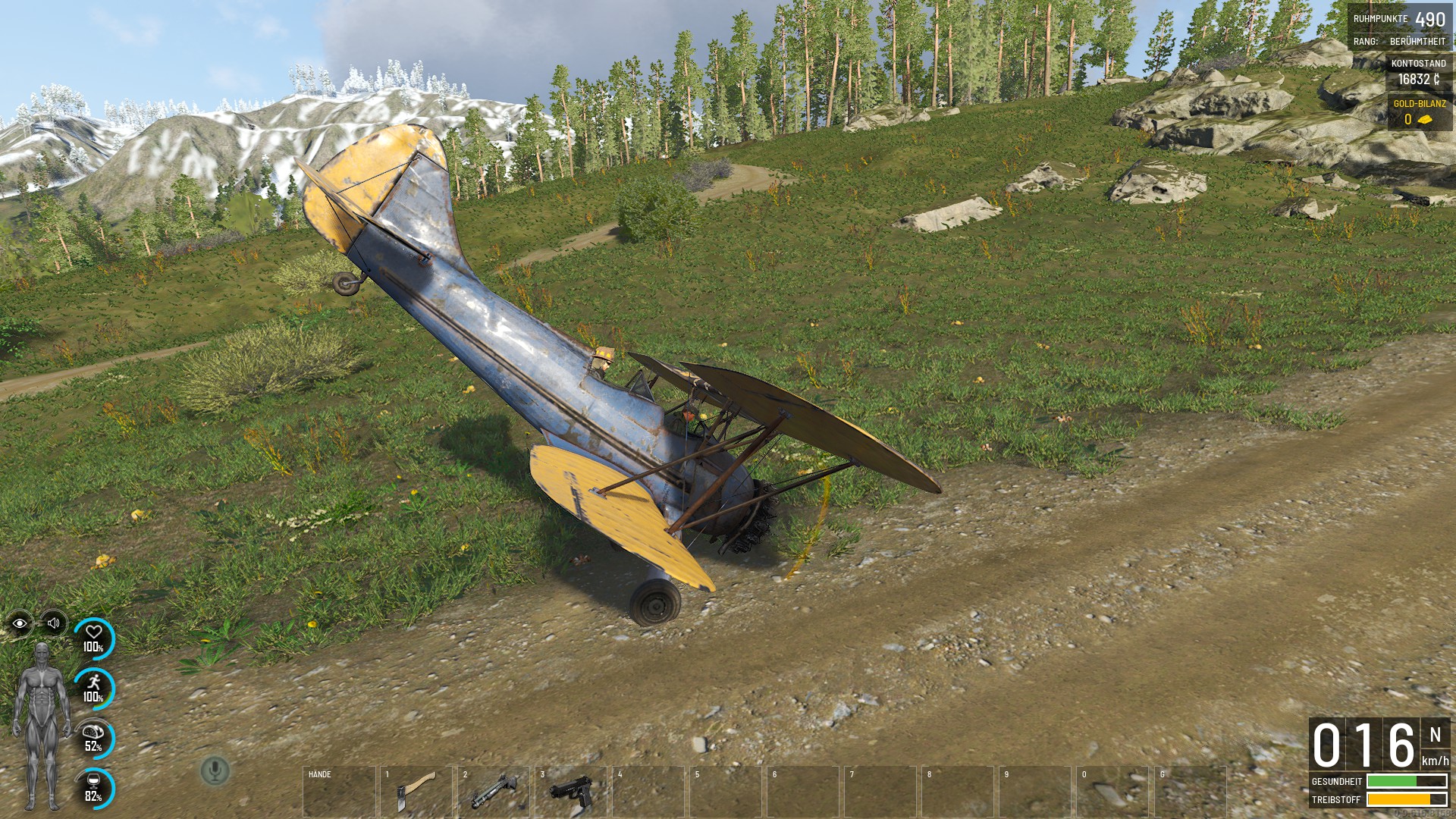Click the running man stamina indicator

click(x=94, y=688)
